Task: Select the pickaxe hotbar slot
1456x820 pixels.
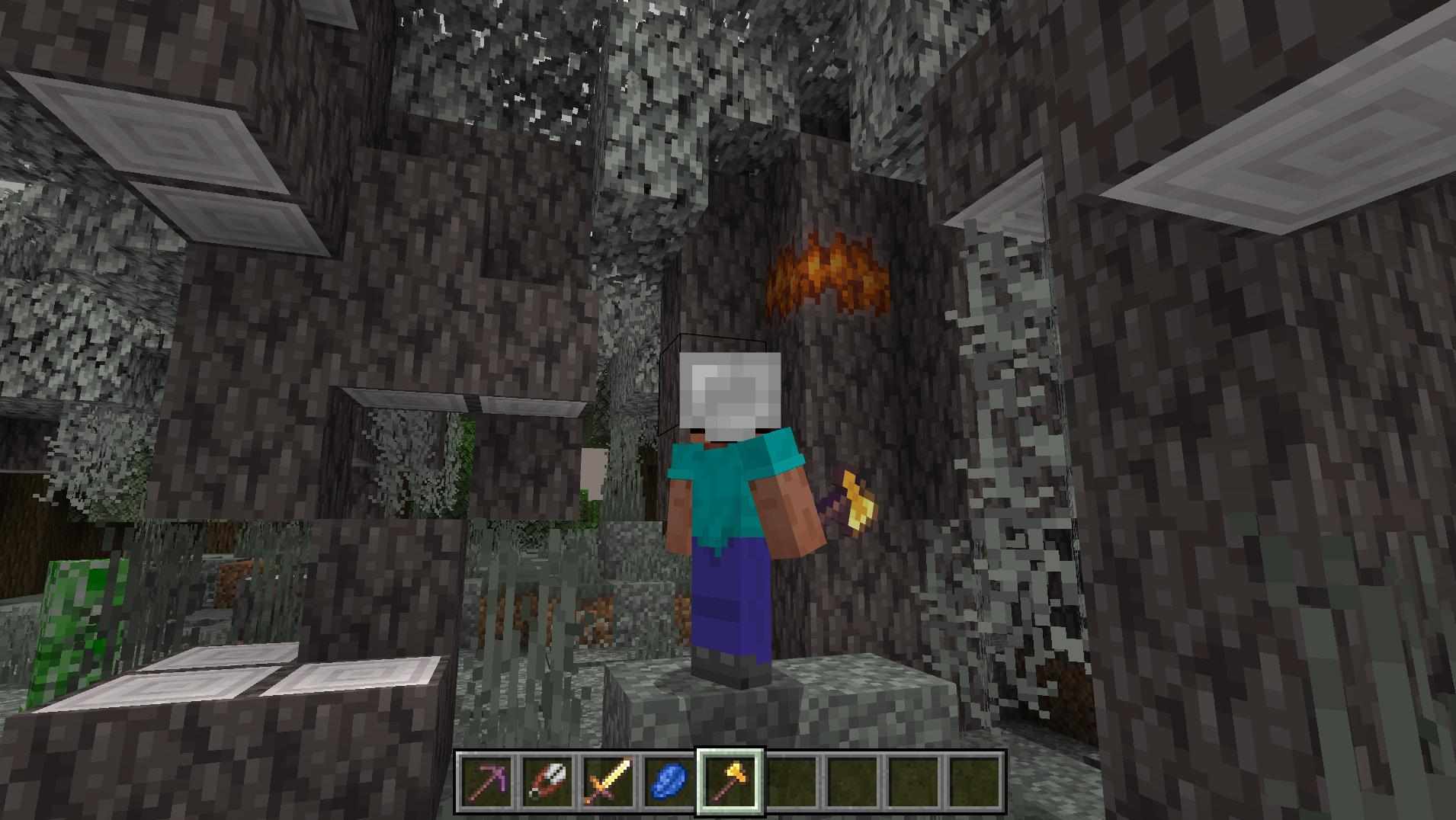Action: coord(486,783)
